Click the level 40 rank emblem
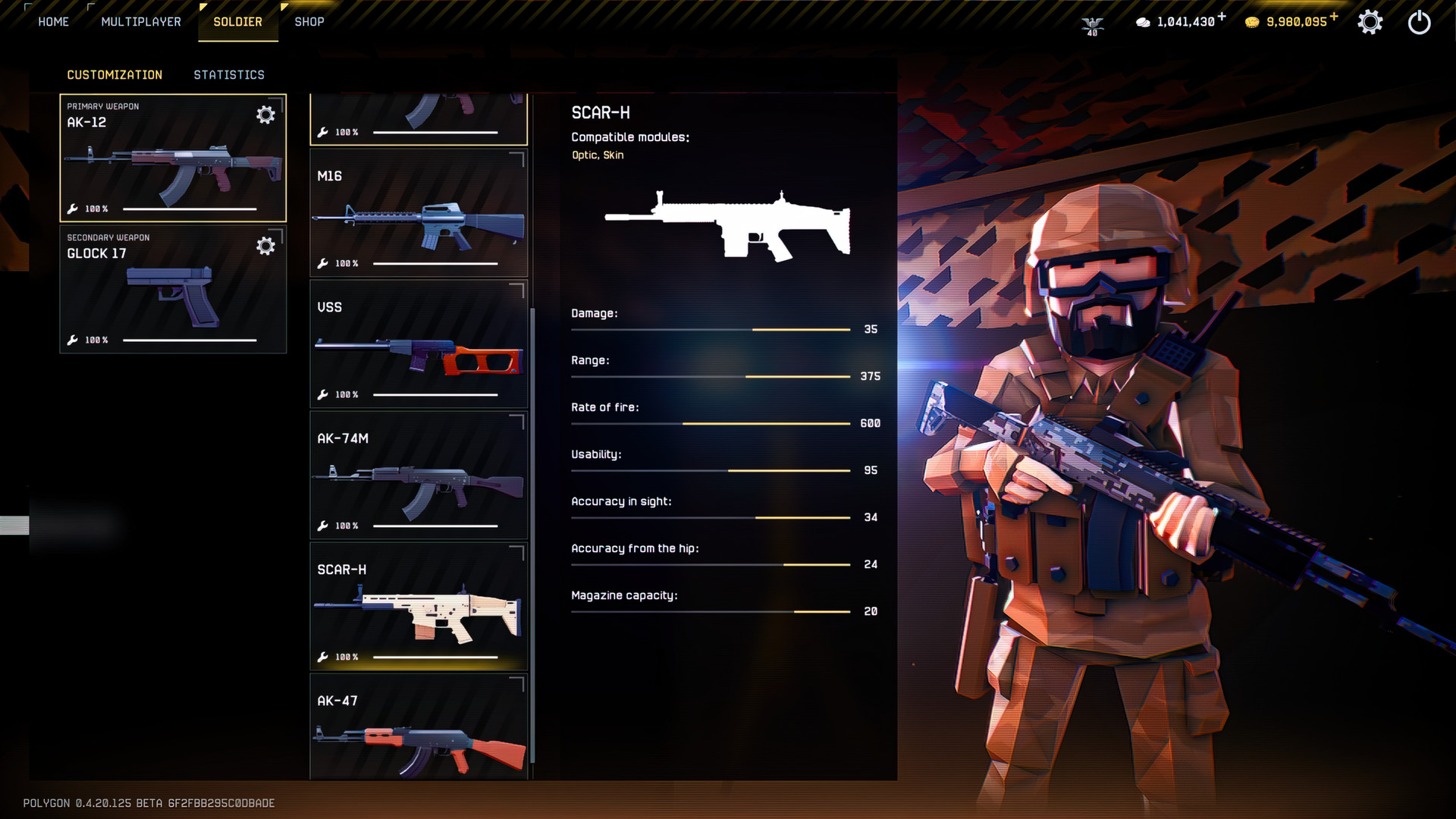Screen dimensions: 1456x819 (1092, 25)
